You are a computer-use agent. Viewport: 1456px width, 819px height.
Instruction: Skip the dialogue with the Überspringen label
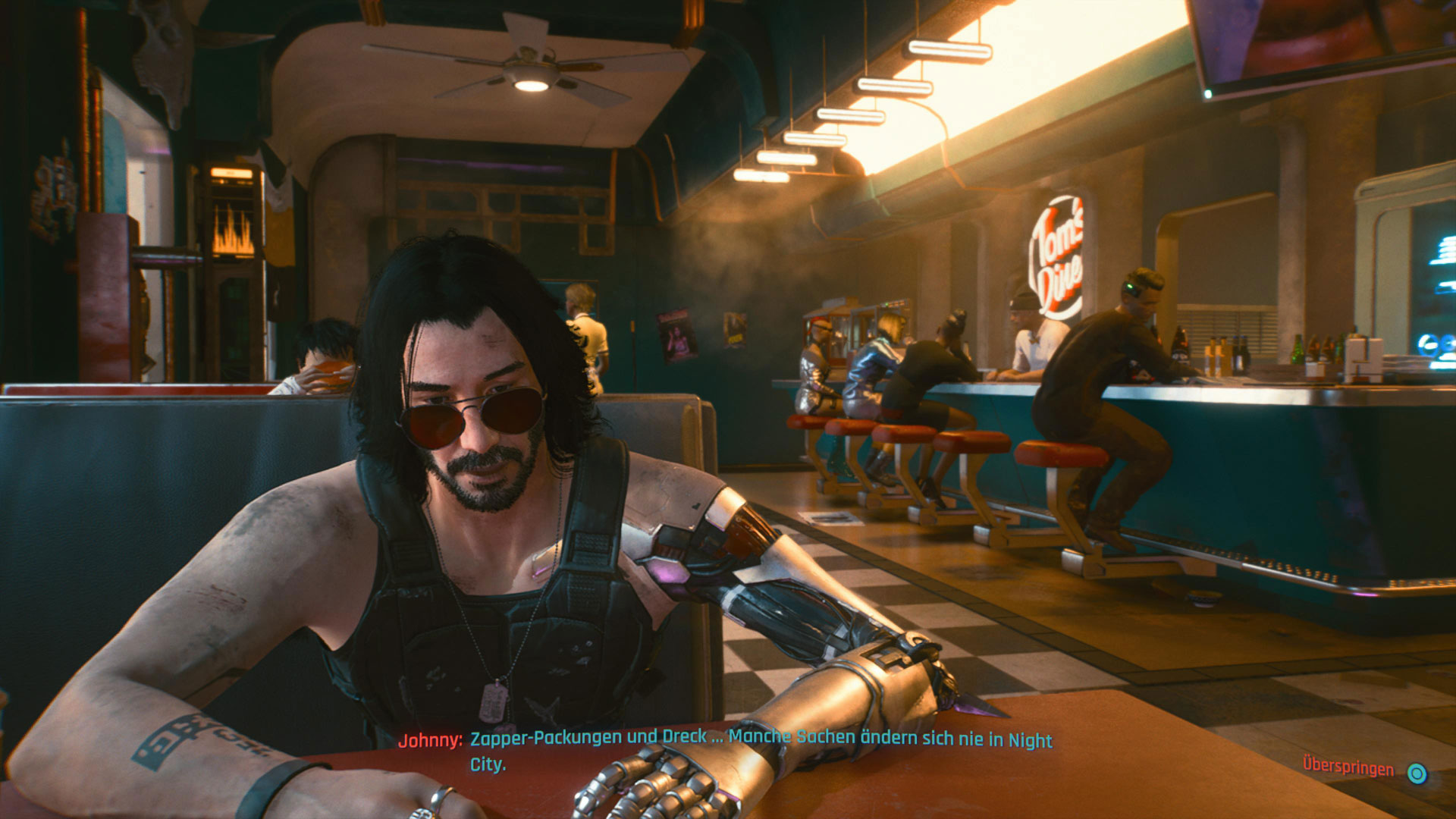(1348, 767)
